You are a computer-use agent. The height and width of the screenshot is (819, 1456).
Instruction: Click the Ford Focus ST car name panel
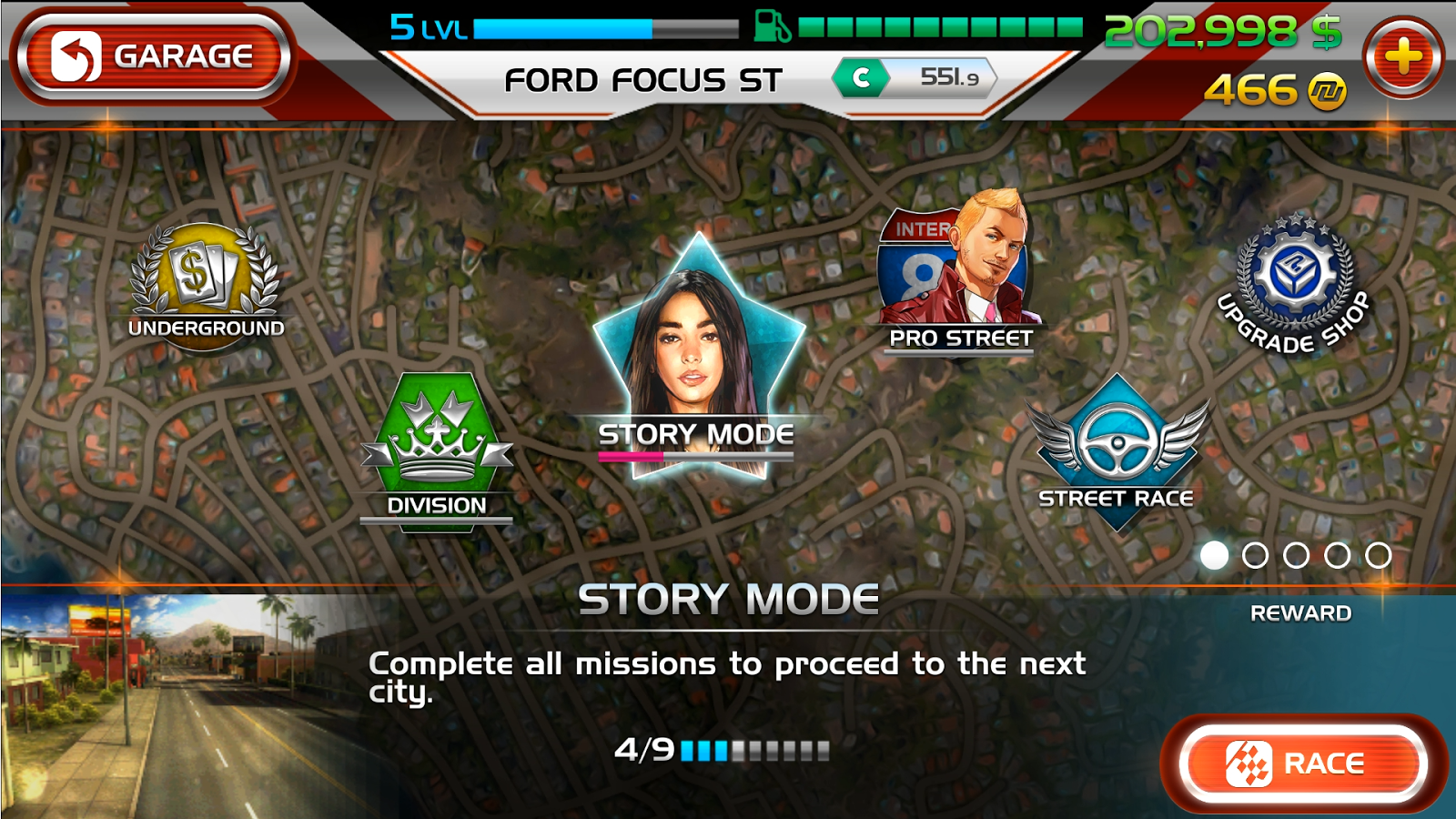point(643,81)
